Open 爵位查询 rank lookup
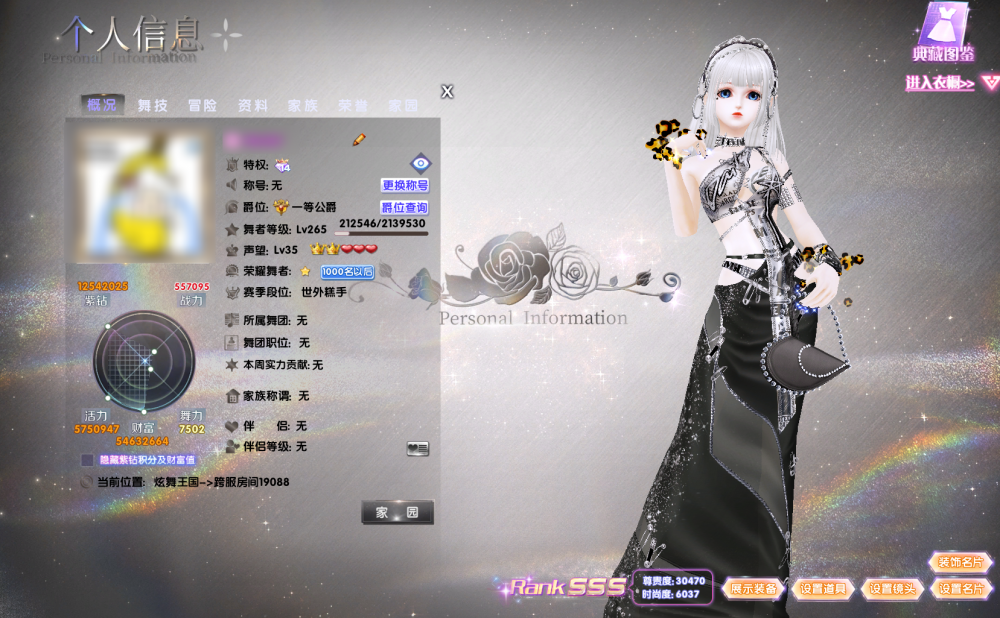Image resolution: width=1000 pixels, height=618 pixels. (404, 208)
